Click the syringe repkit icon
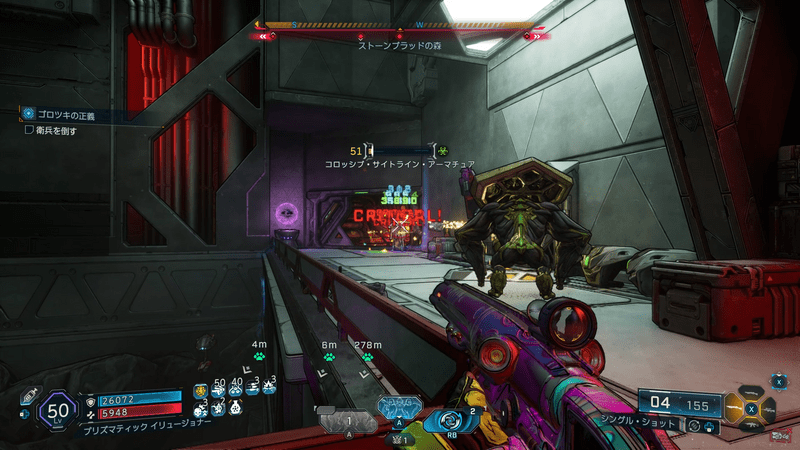The image size is (800, 450). (x=28, y=397)
